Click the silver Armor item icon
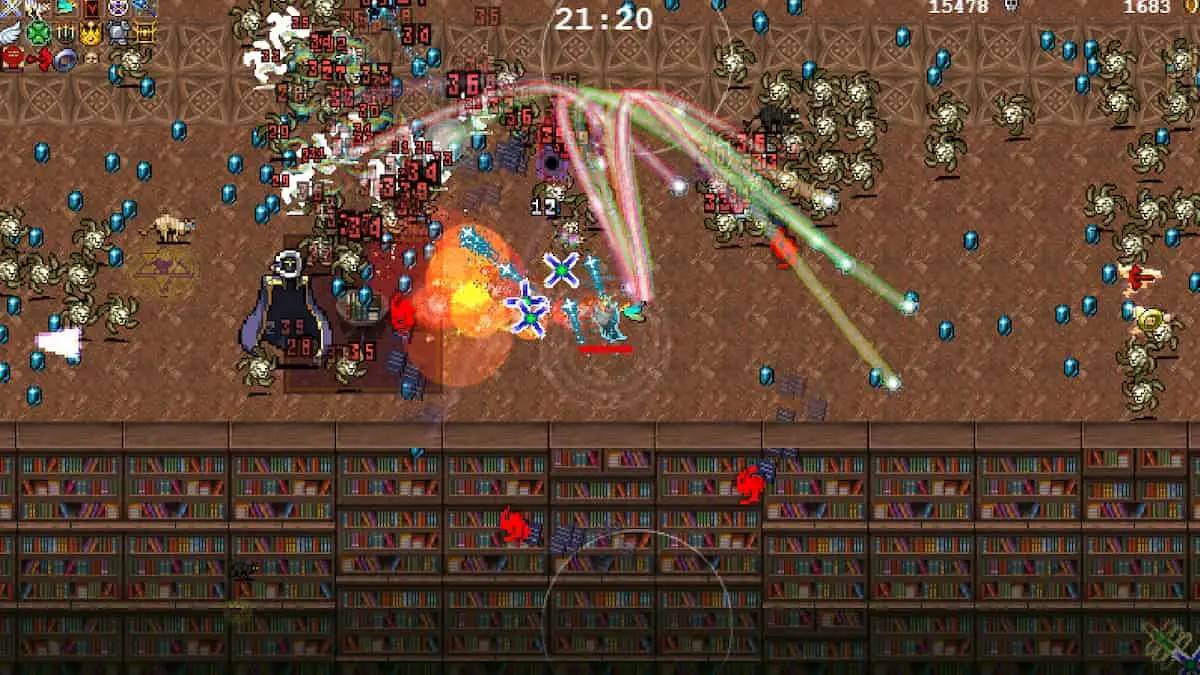The image size is (1200, 675). coord(118,33)
